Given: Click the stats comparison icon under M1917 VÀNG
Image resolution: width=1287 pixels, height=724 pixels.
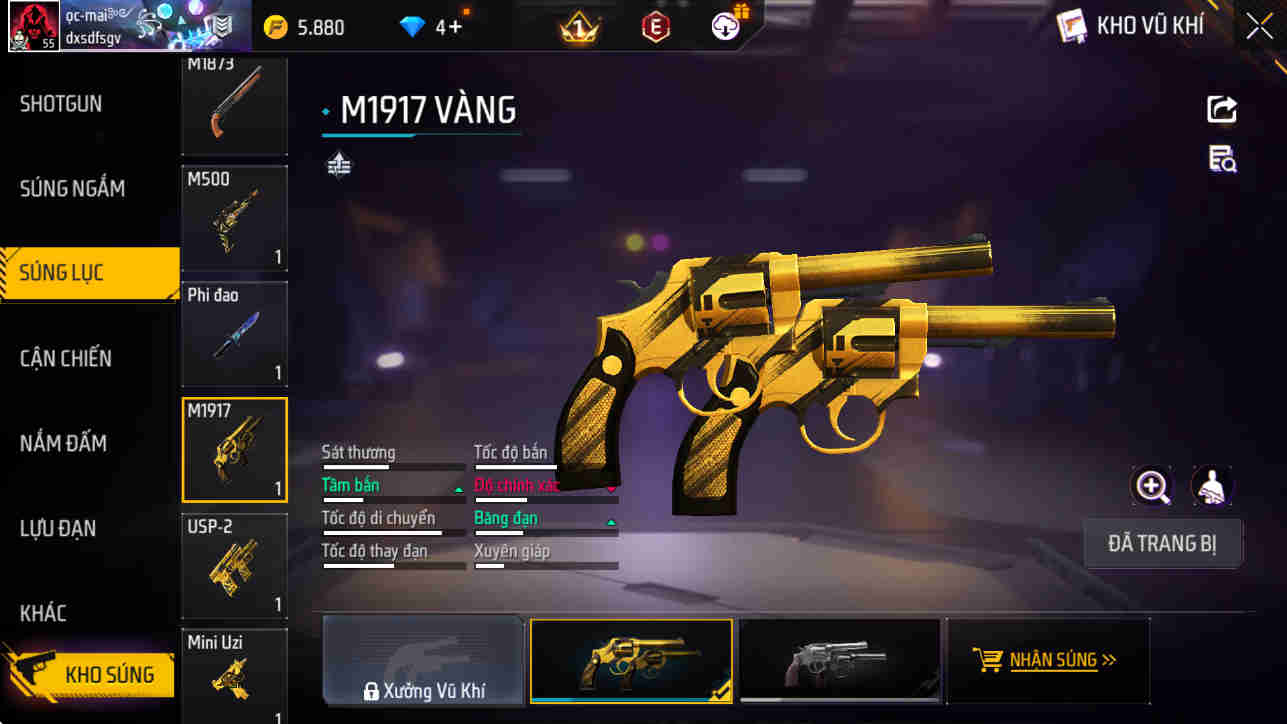Looking at the screenshot, I should (x=338, y=164).
